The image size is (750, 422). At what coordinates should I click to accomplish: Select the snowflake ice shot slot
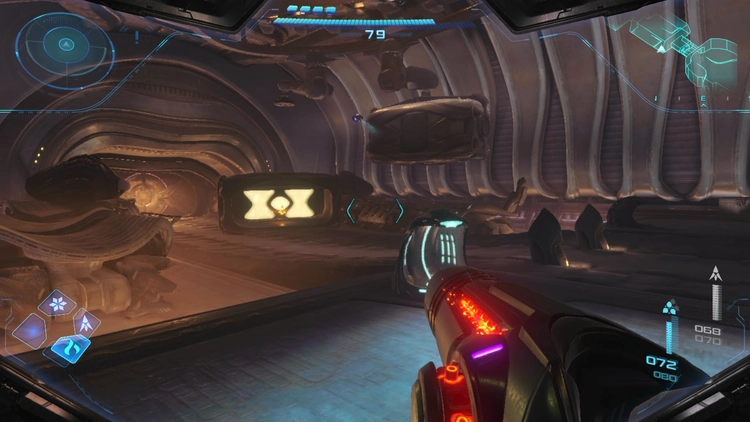point(57,303)
